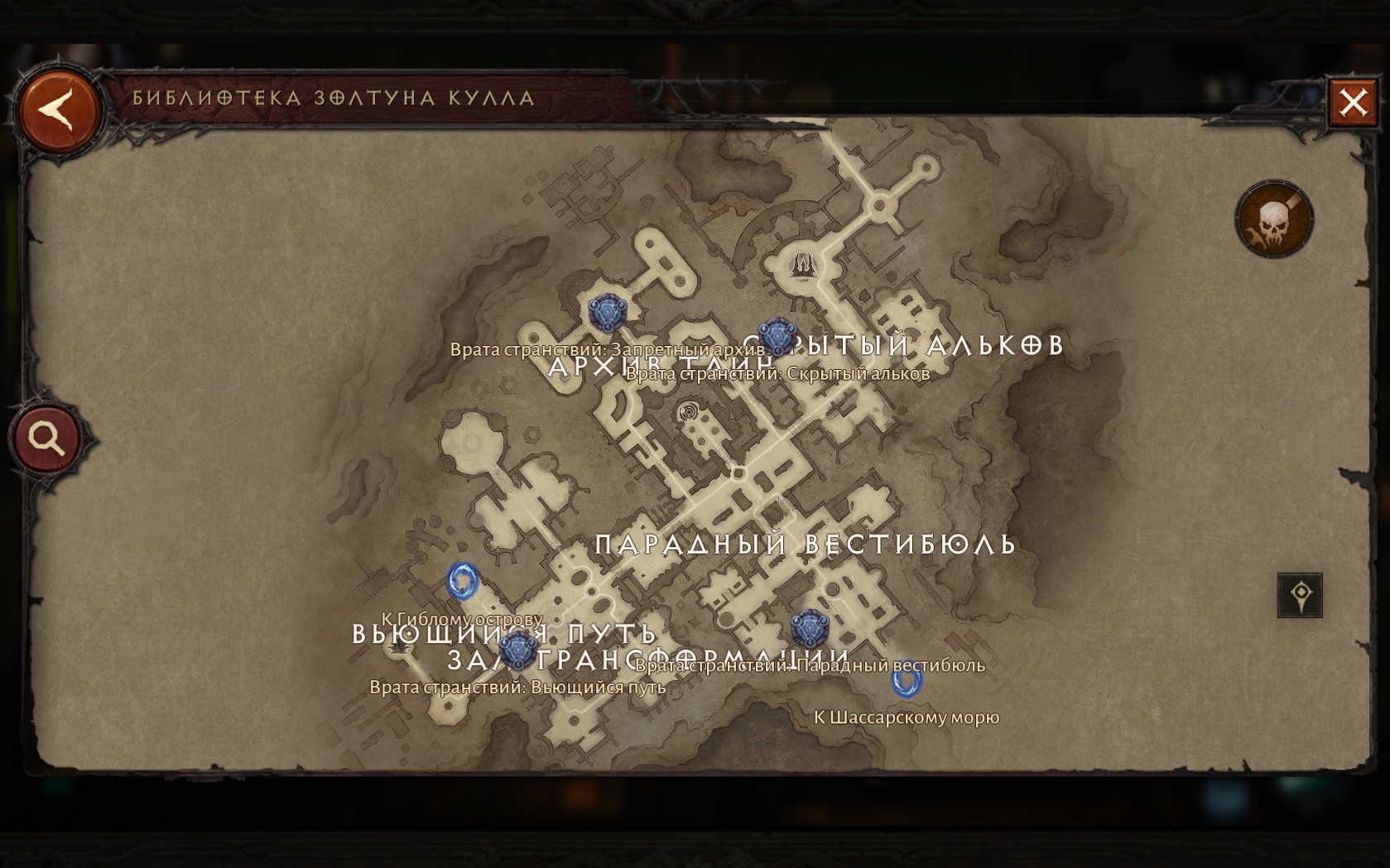Screen dimensions: 1390x868
Task: Click the portal to Гиблому острову
Action: 463,581
